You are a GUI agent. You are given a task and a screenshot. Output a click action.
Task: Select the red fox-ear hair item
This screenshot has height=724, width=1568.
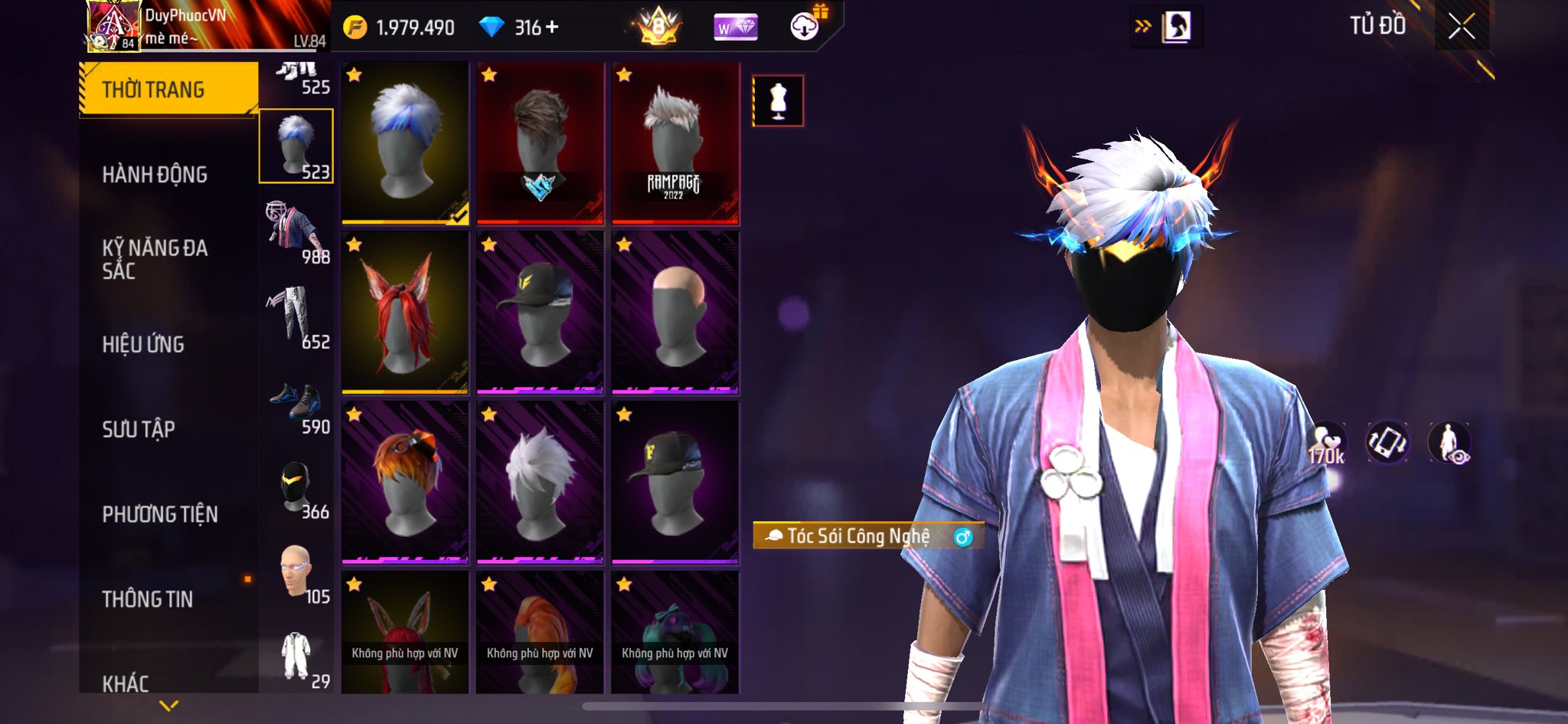(x=404, y=314)
